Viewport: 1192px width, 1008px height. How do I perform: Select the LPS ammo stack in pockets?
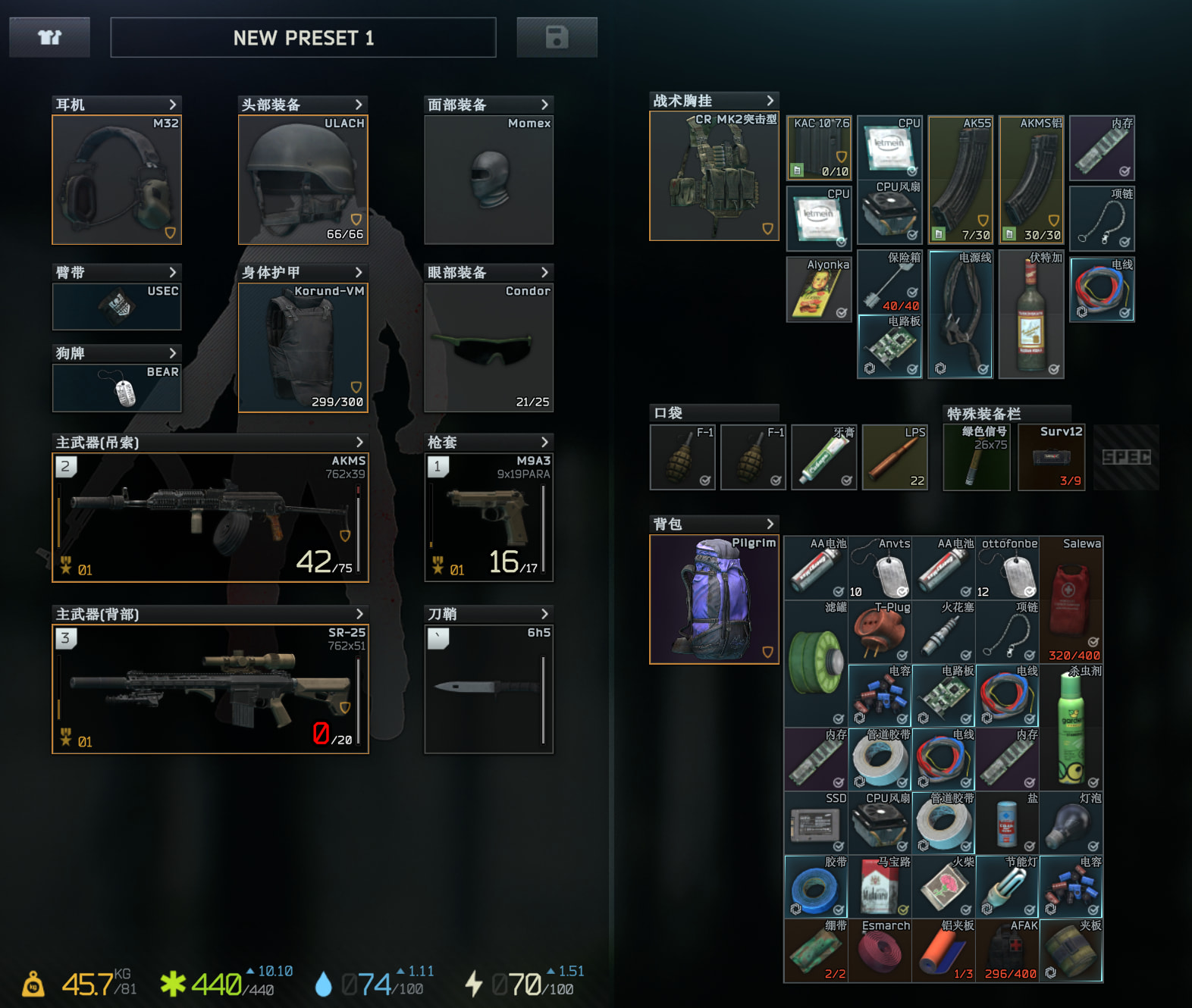click(x=895, y=458)
